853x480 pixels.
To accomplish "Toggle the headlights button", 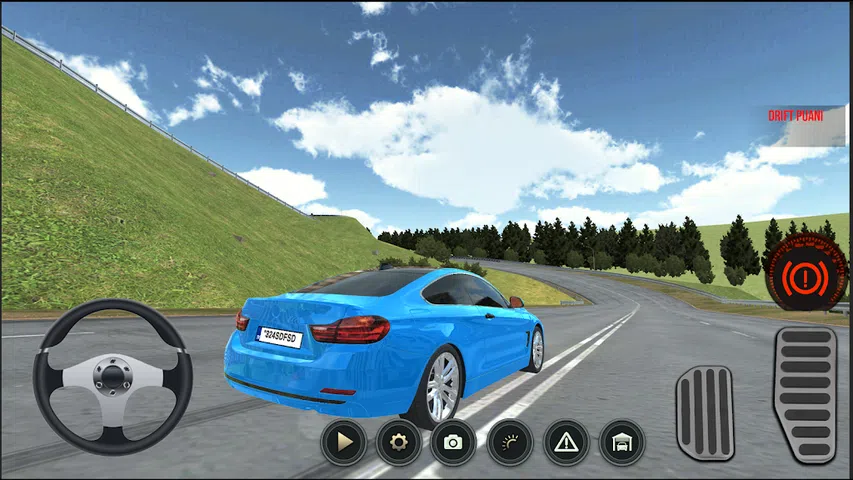I will coord(509,441).
